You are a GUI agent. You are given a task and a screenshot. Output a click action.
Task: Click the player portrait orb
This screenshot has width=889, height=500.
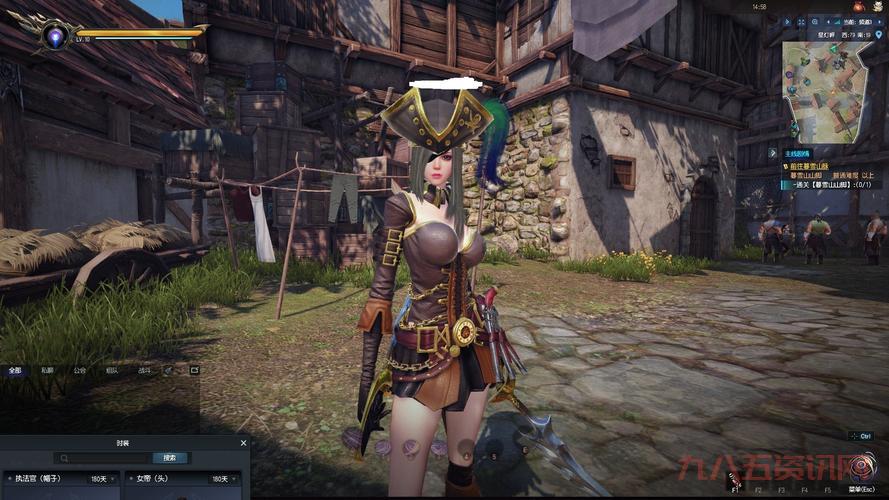coord(53,36)
